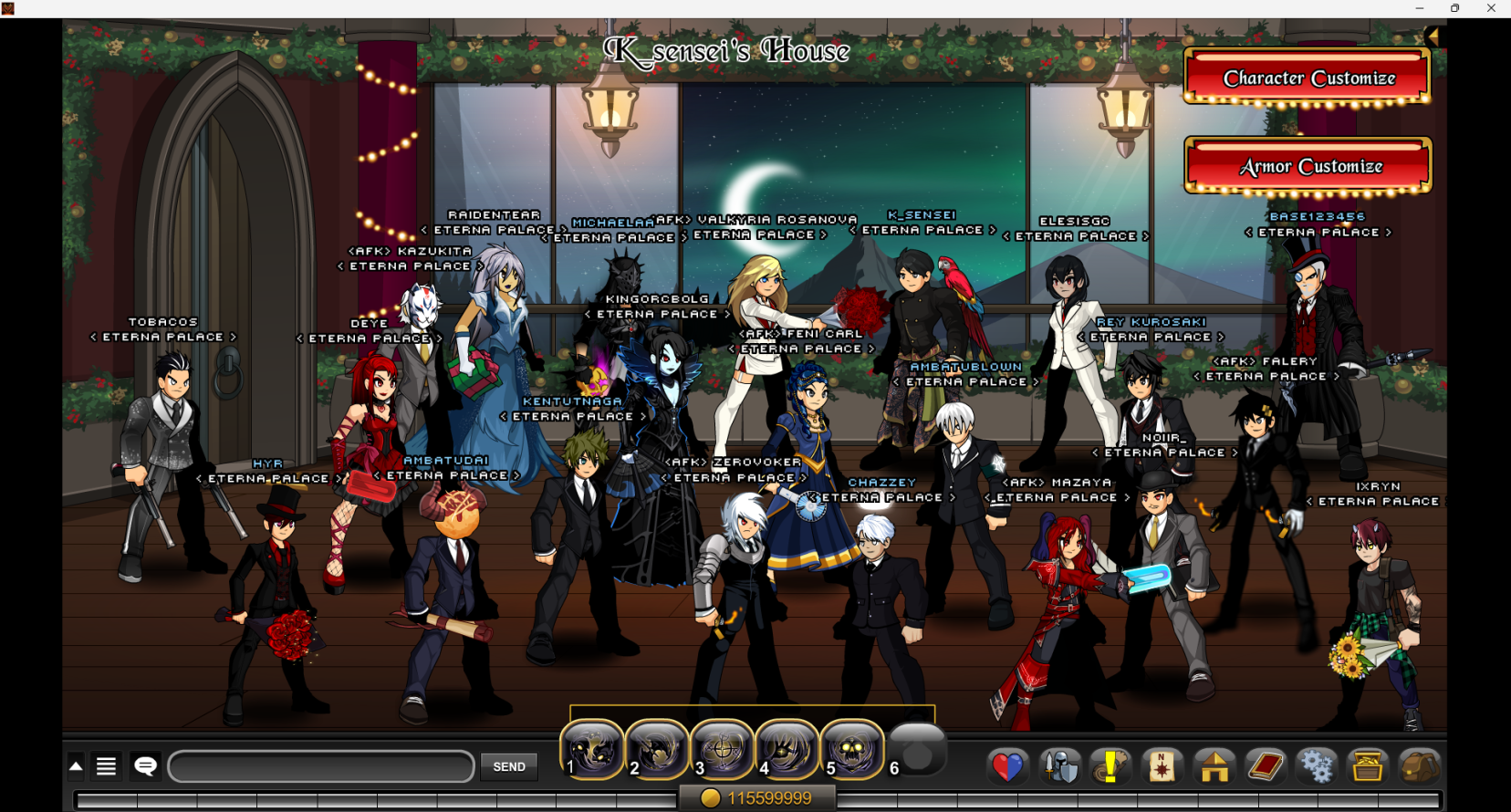Use the skill in slot 2
Screen dimensions: 1511x812
(x=657, y=750)
